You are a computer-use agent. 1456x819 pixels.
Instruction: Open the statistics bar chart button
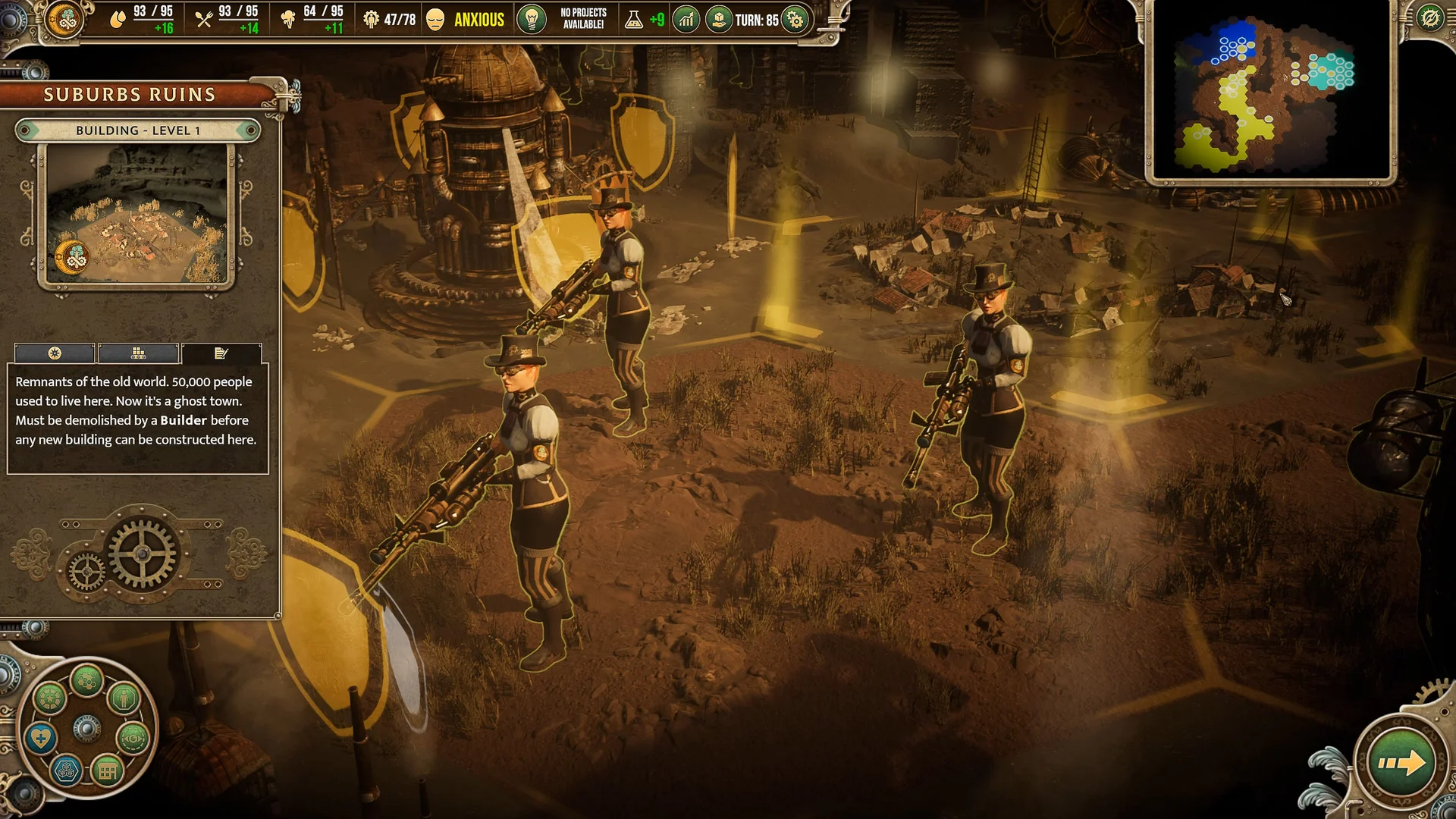point(686,20)
